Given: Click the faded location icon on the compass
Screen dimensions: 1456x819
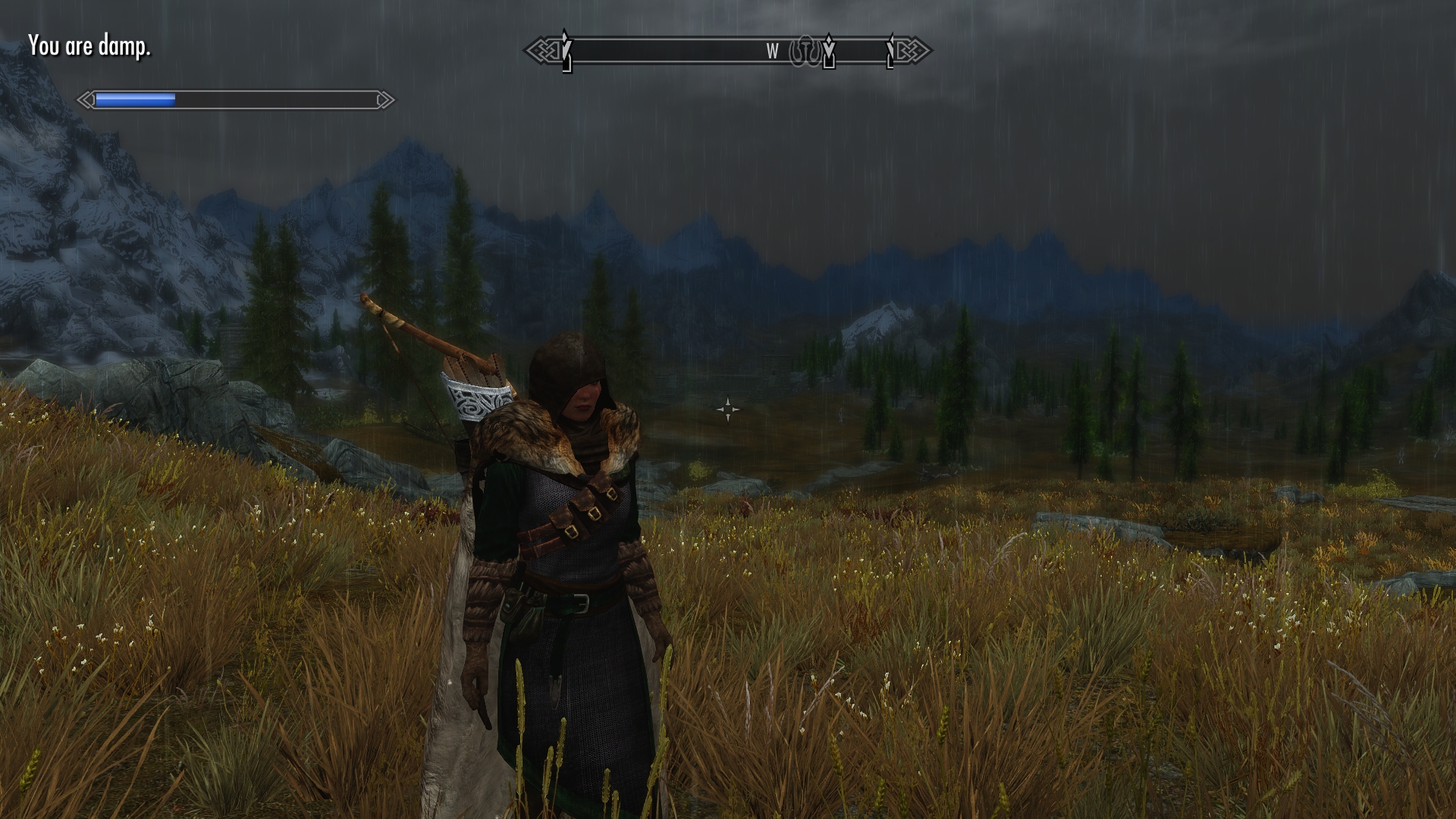Looking at the screenshot, I should [806, 52].
